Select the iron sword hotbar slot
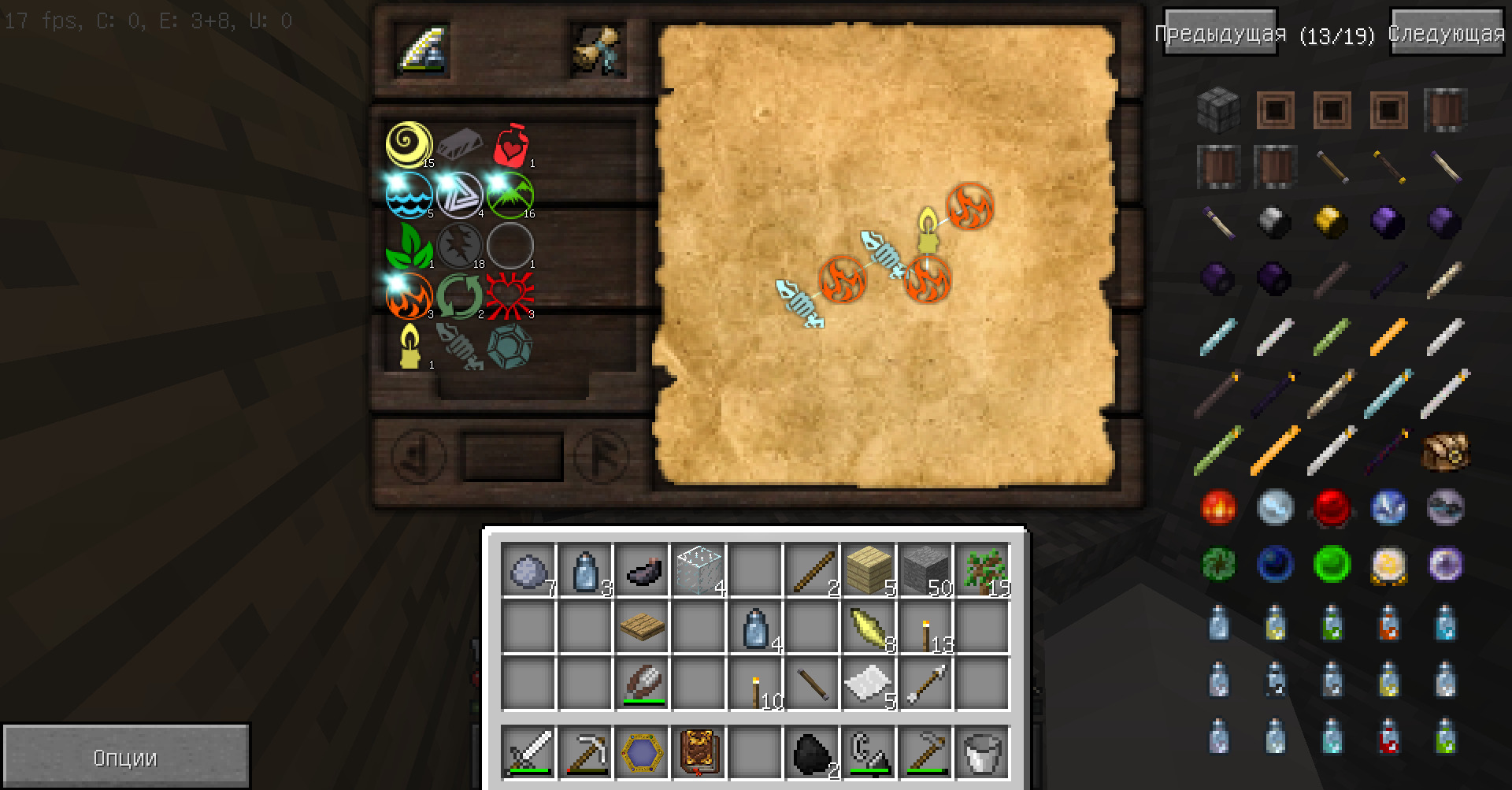Screen dimensions: 1512x790 (x=528, y=752)
